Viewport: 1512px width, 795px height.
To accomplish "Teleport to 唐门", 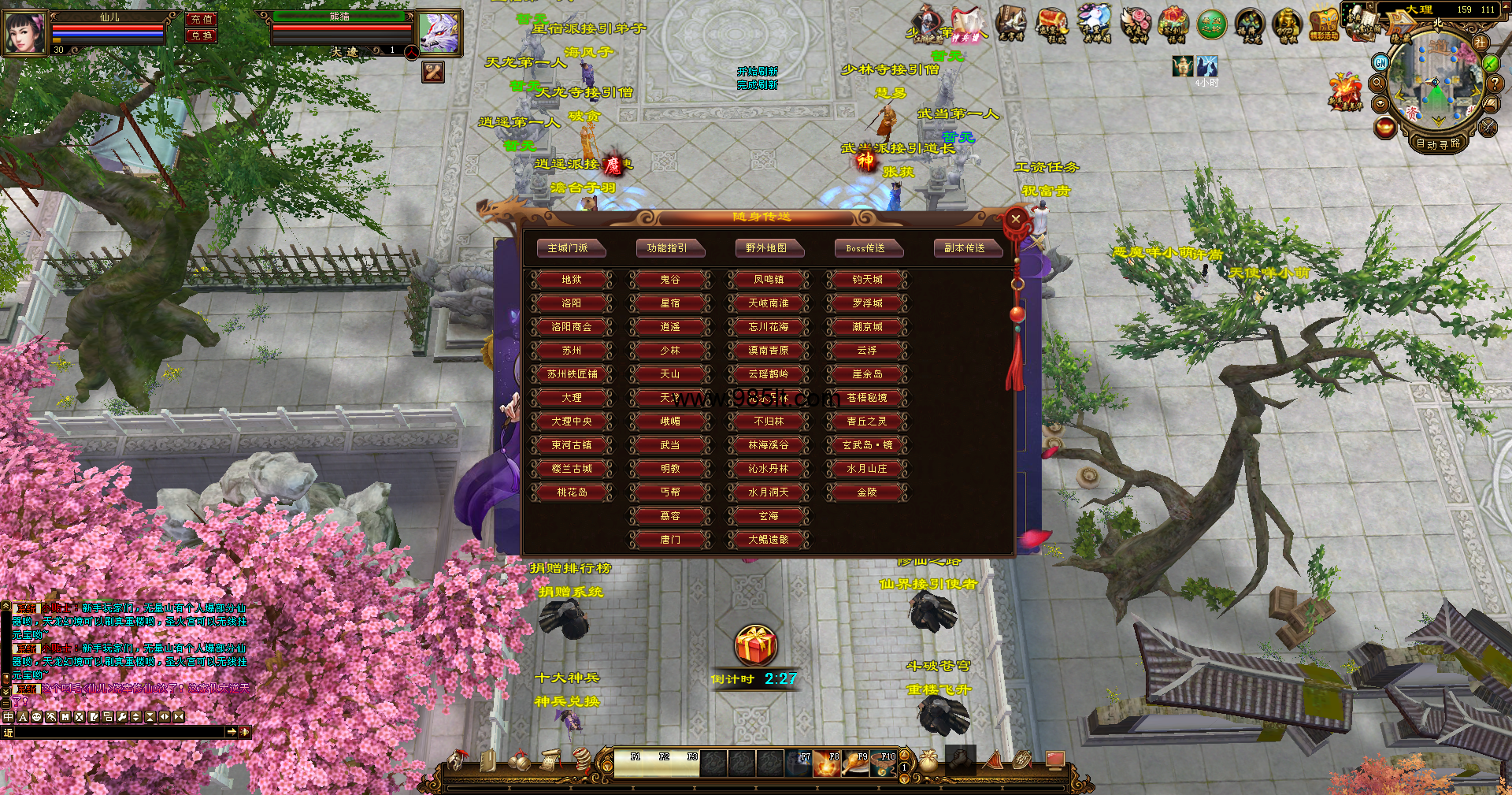I will (x=670, y=540).
